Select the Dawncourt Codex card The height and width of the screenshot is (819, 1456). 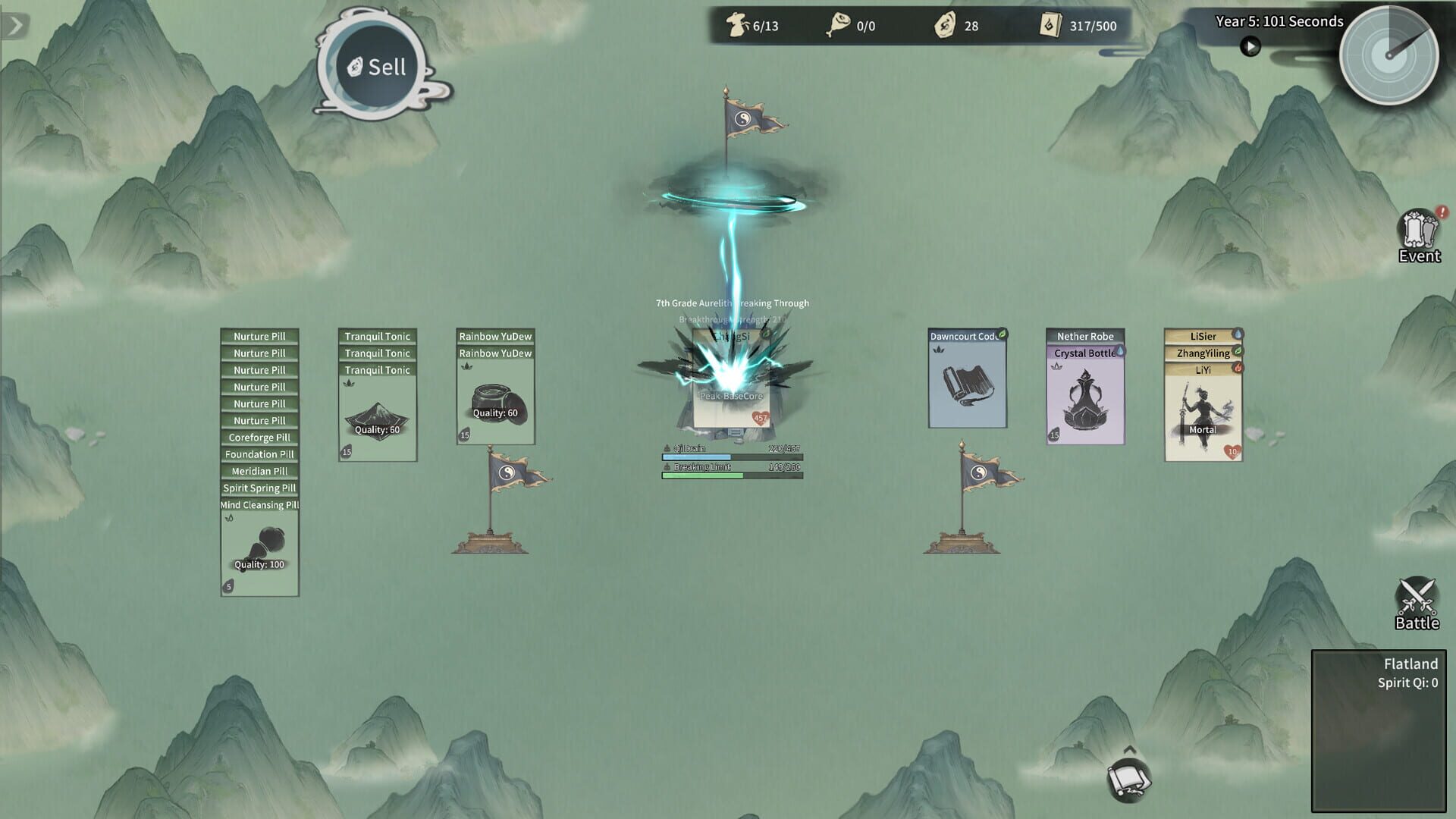point(966,379)
